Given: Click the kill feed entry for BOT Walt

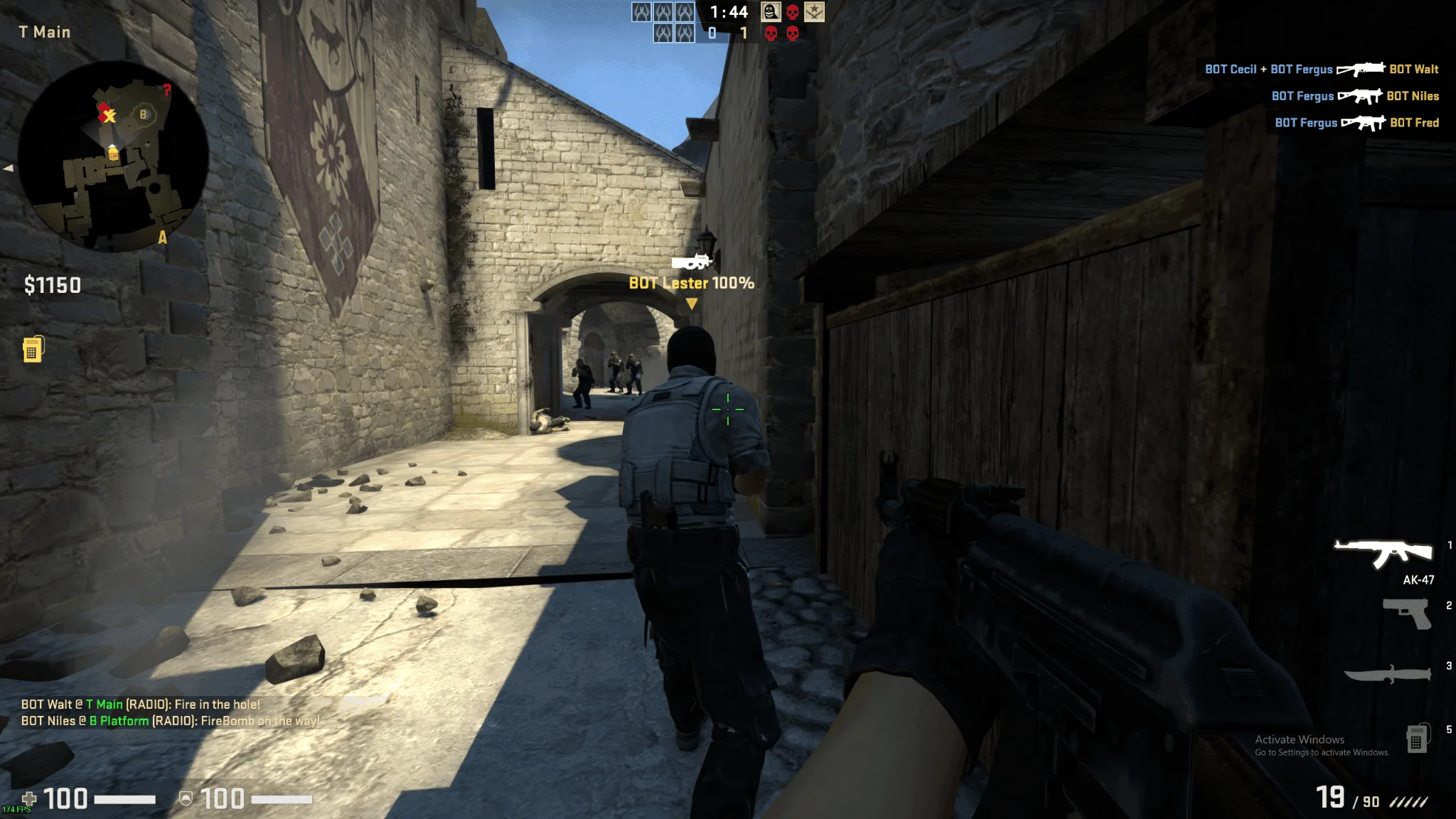Looking at the screenshot, I should click(x=1322, y=69).
